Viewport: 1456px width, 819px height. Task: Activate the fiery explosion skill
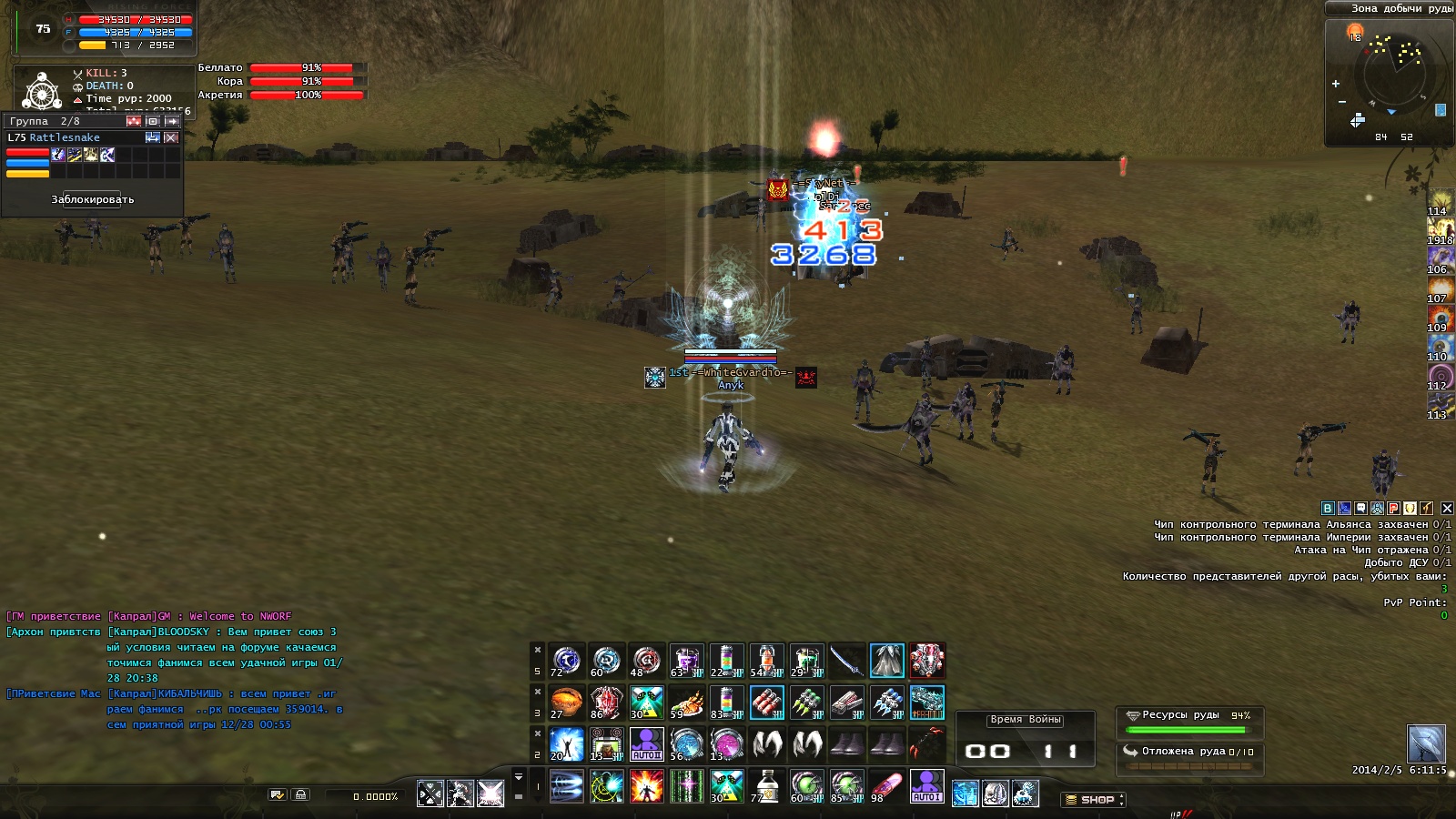tap(646, 786)
